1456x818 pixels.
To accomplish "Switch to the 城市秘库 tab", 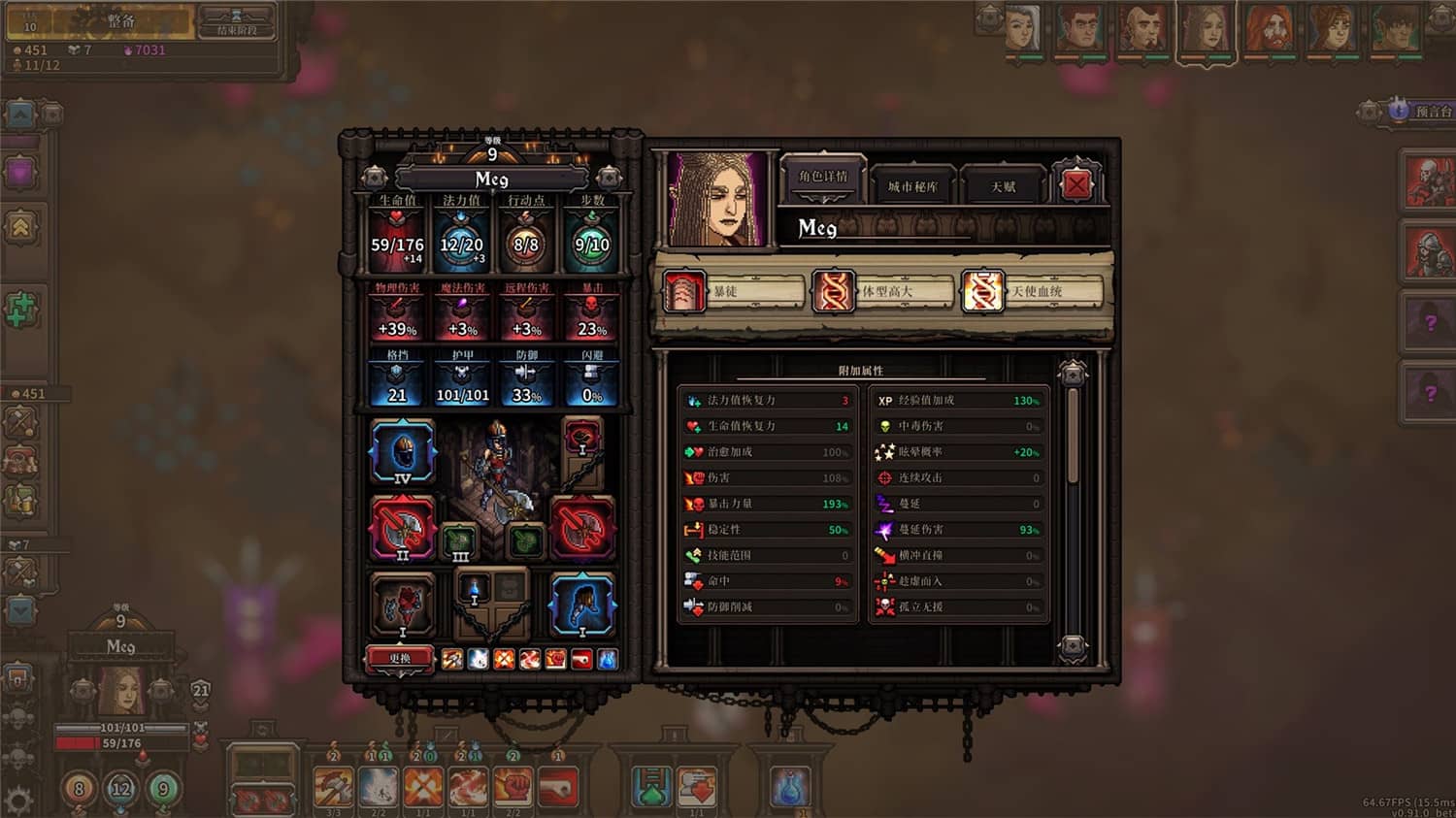I will point(913,184).
